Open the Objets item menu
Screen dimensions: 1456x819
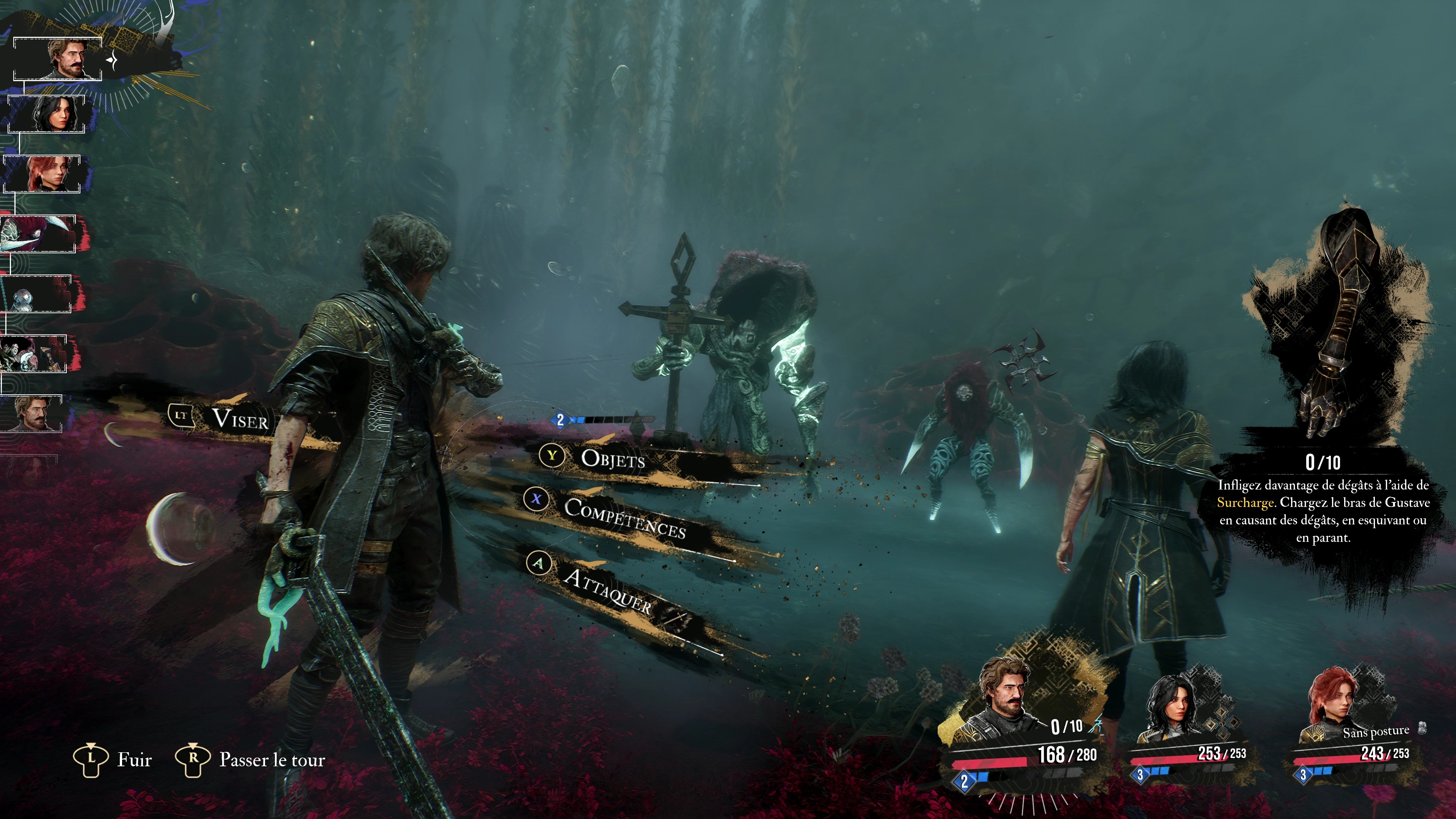click(613, 459)
